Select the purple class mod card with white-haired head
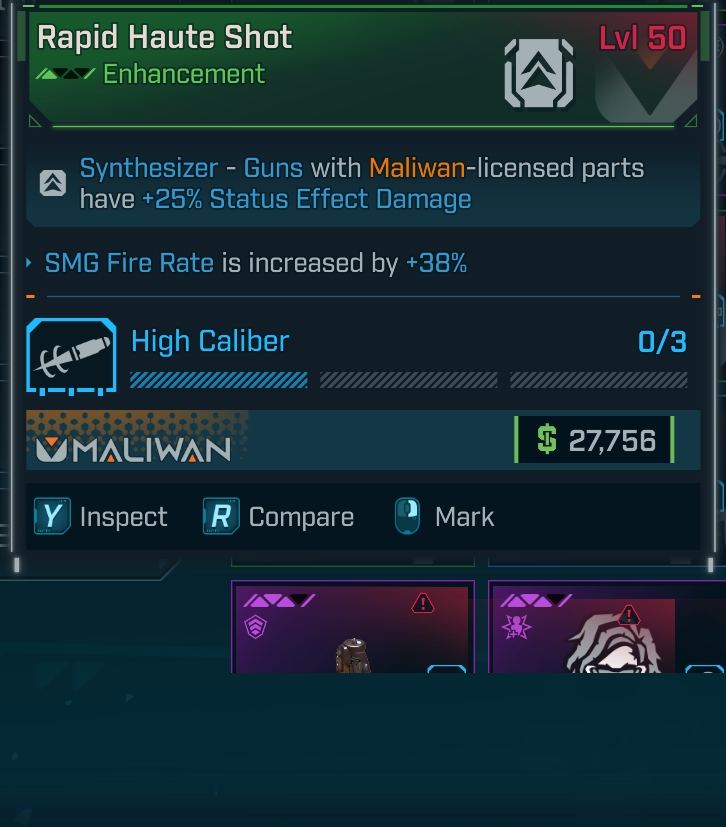The width and height of the screenshot is (726, 827). click(606, 628)
